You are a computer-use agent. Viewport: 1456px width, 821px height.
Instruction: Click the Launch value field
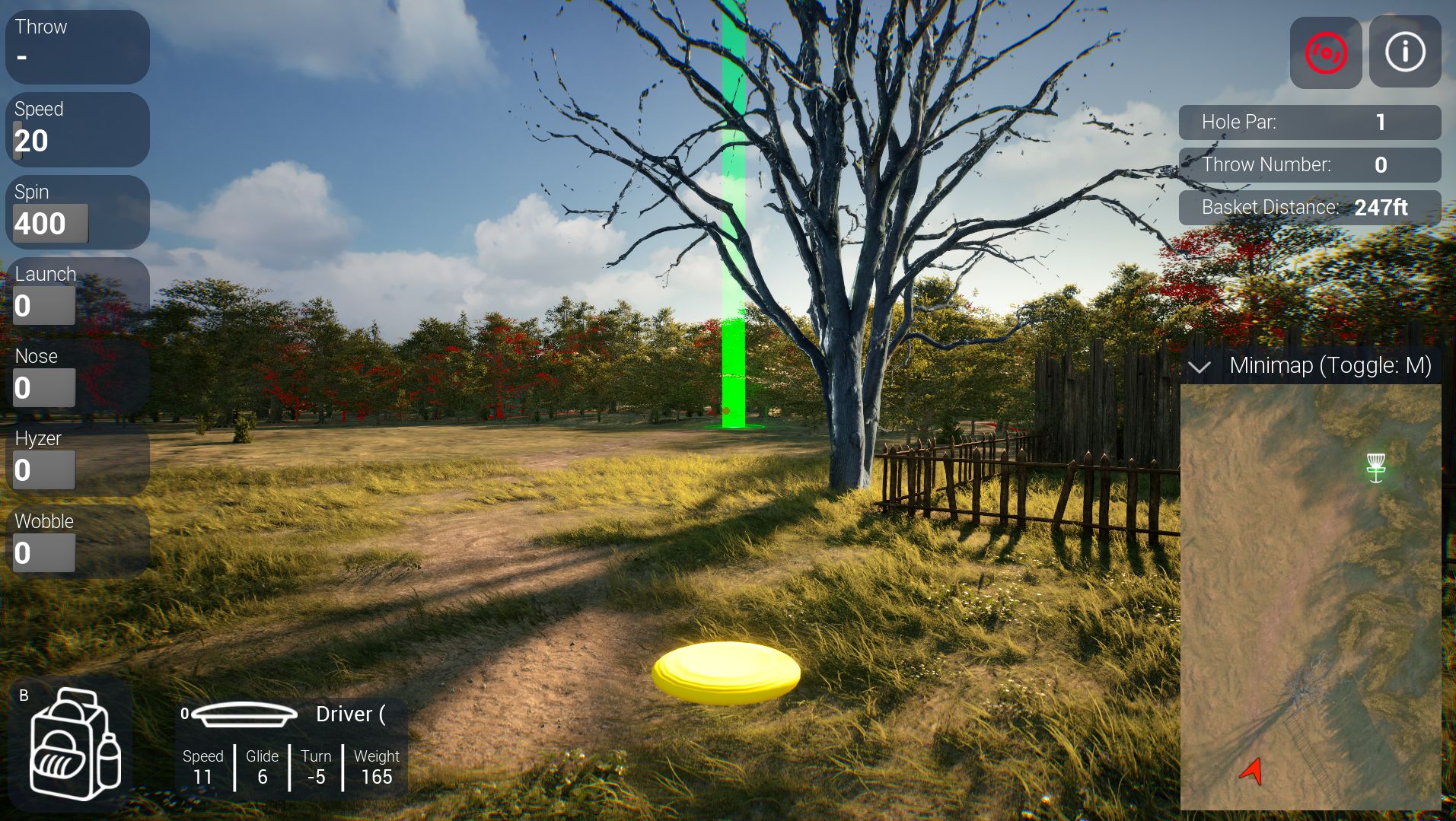(43, 305)
